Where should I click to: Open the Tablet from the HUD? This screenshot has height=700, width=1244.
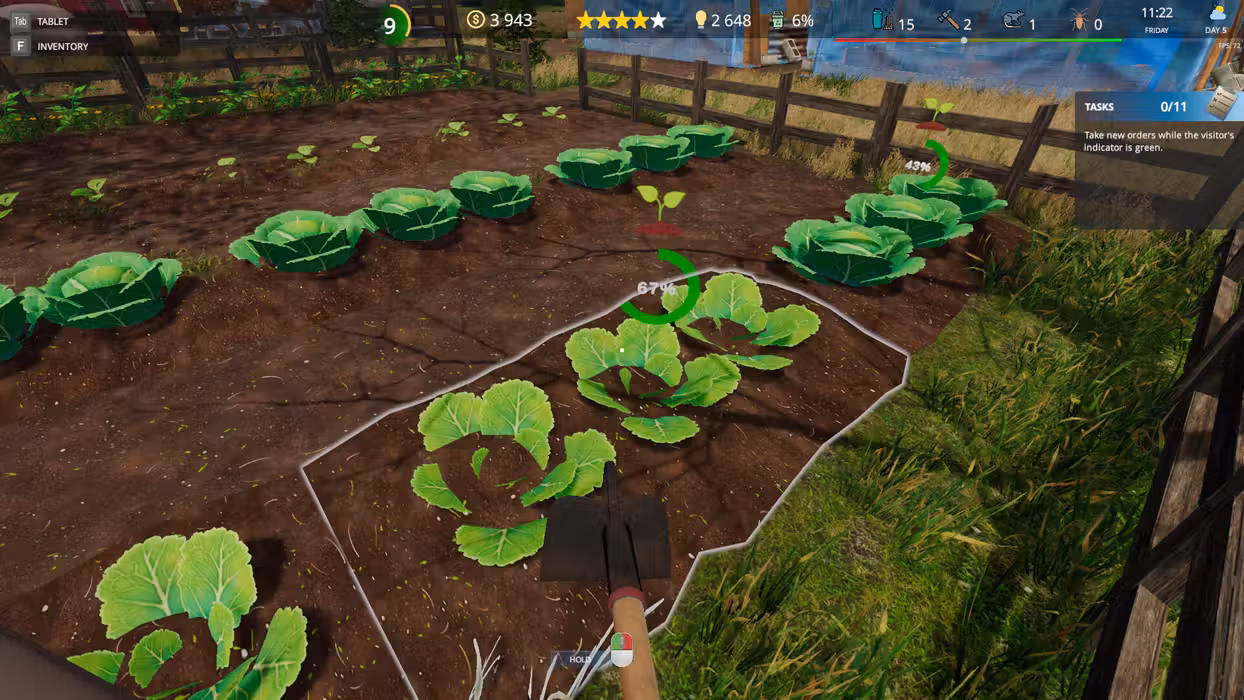[x=52, y=21]
